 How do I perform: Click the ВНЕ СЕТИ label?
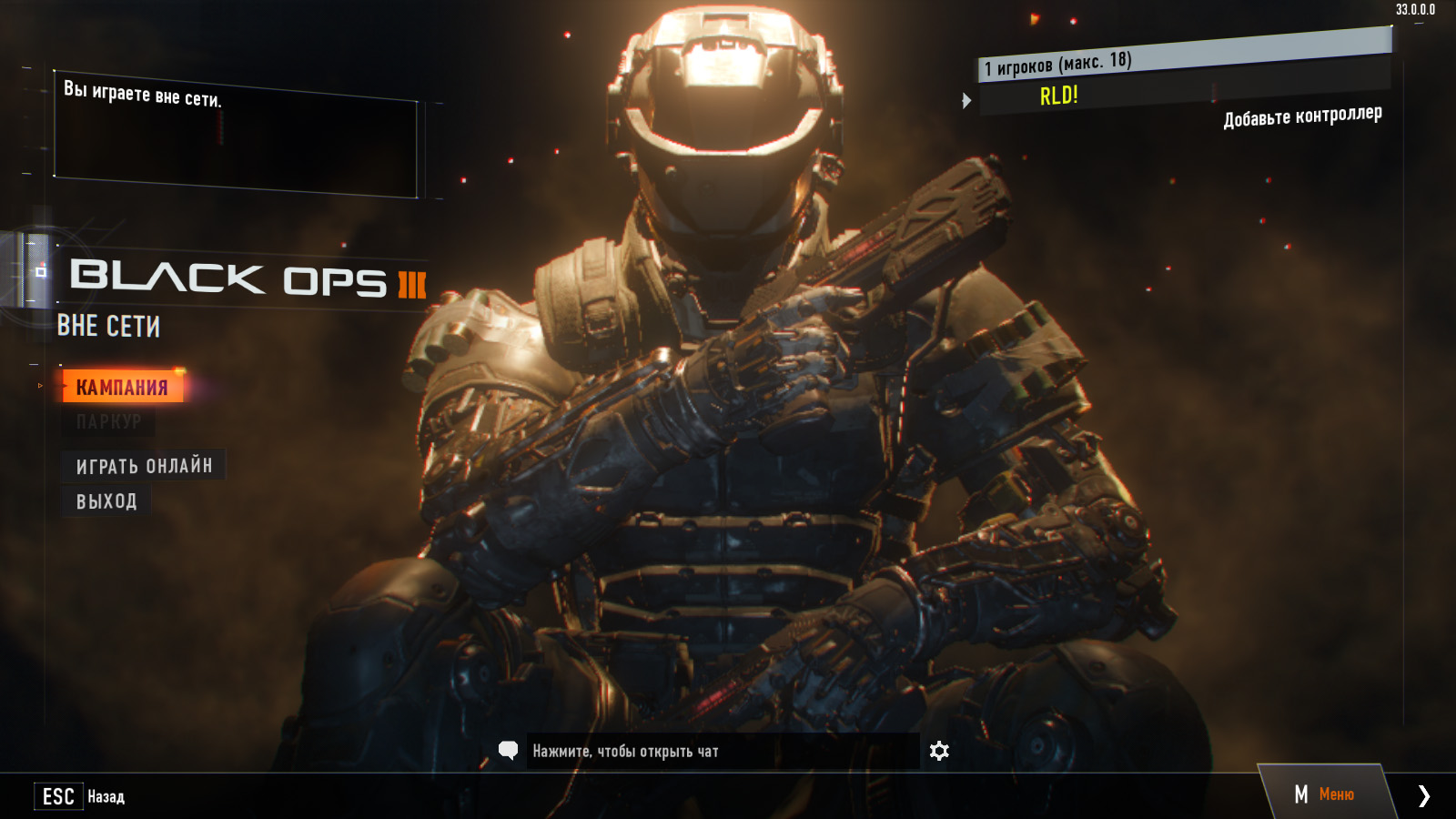(x=106, y=326)
